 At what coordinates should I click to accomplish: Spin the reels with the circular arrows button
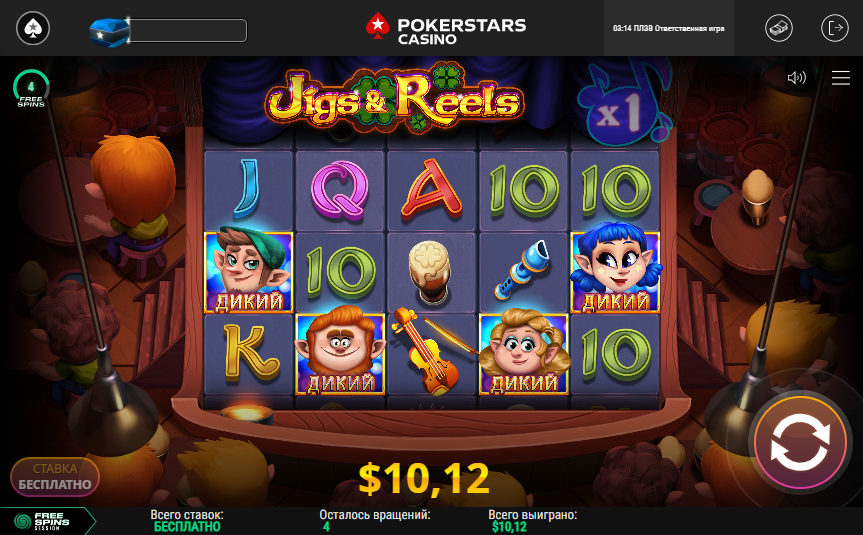(x=801, y=442)
